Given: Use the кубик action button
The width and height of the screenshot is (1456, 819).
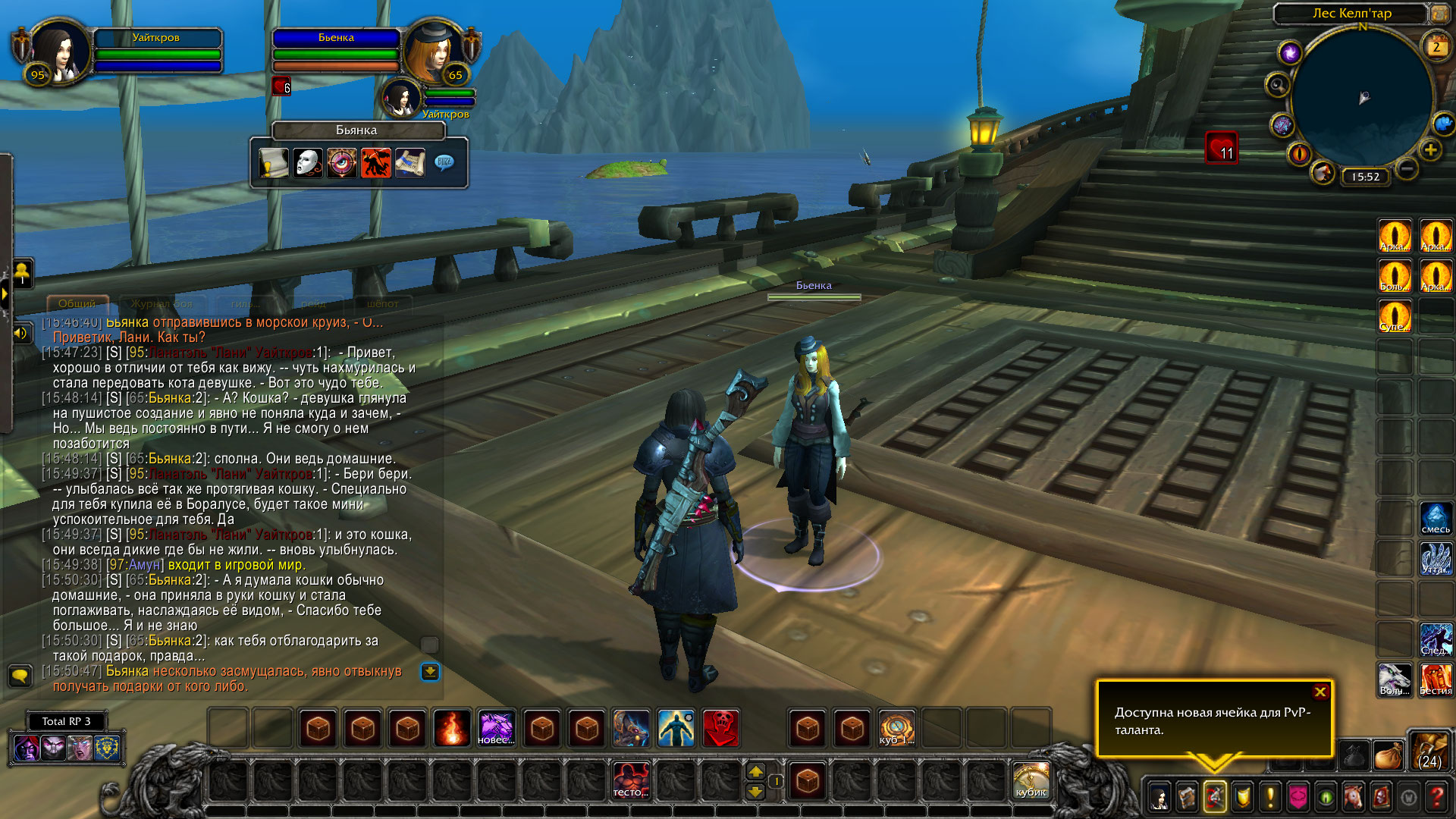Looking at the screenshot, I should [1031, 780].
